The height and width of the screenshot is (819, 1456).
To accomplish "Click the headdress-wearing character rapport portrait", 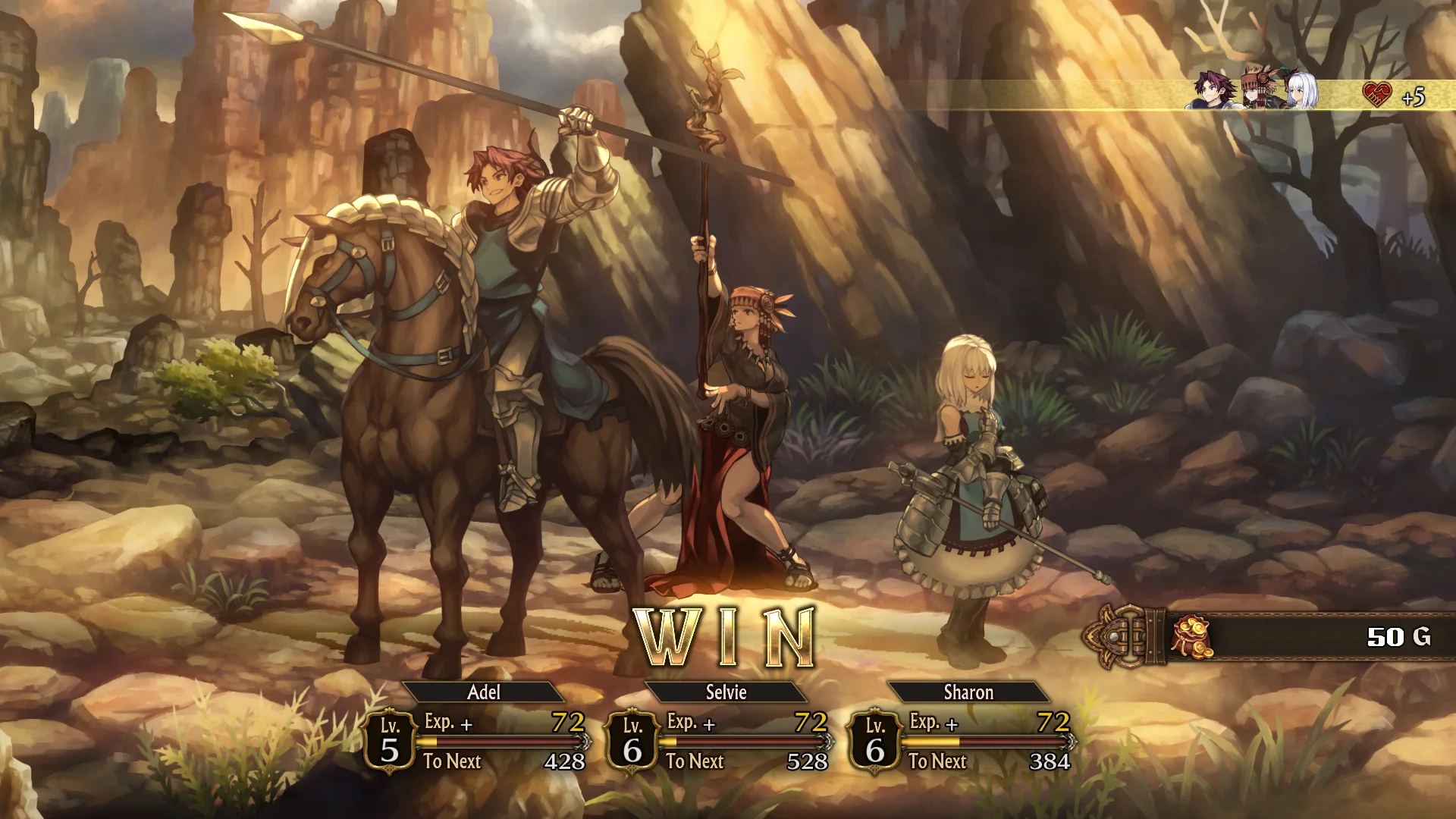I will [x=1257, y=89].
